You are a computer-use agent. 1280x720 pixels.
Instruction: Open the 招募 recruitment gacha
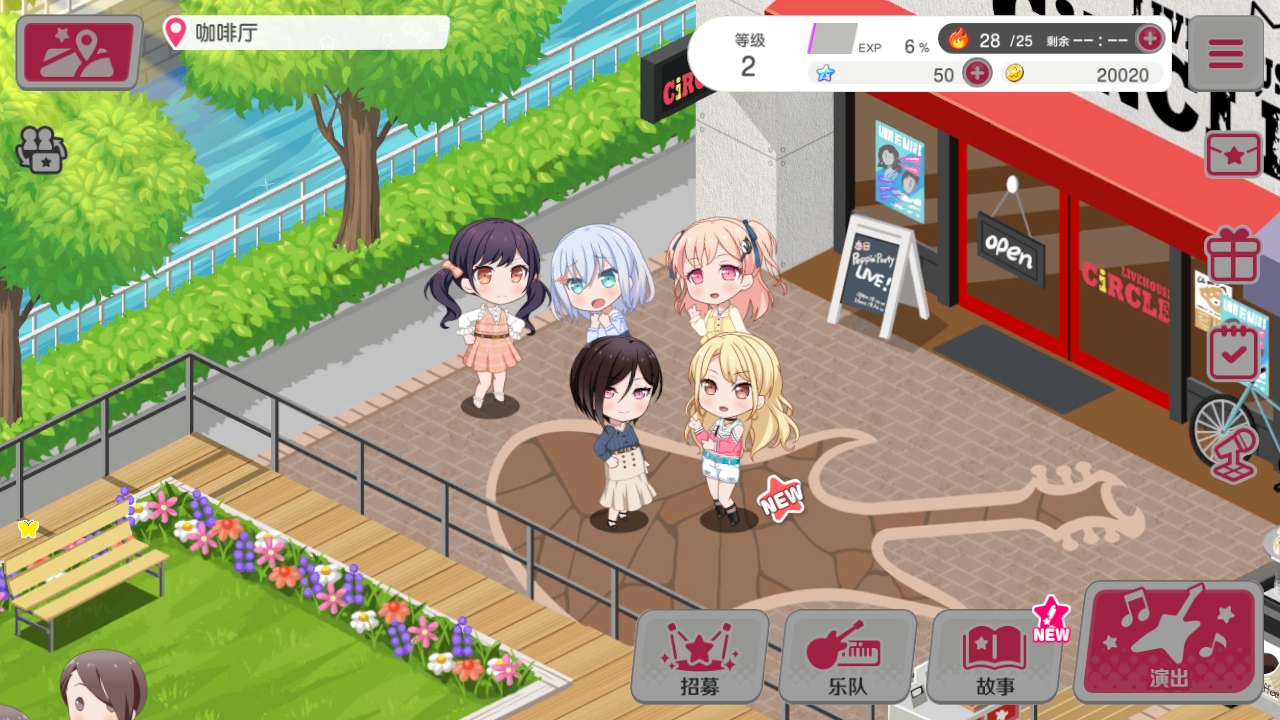700,656
